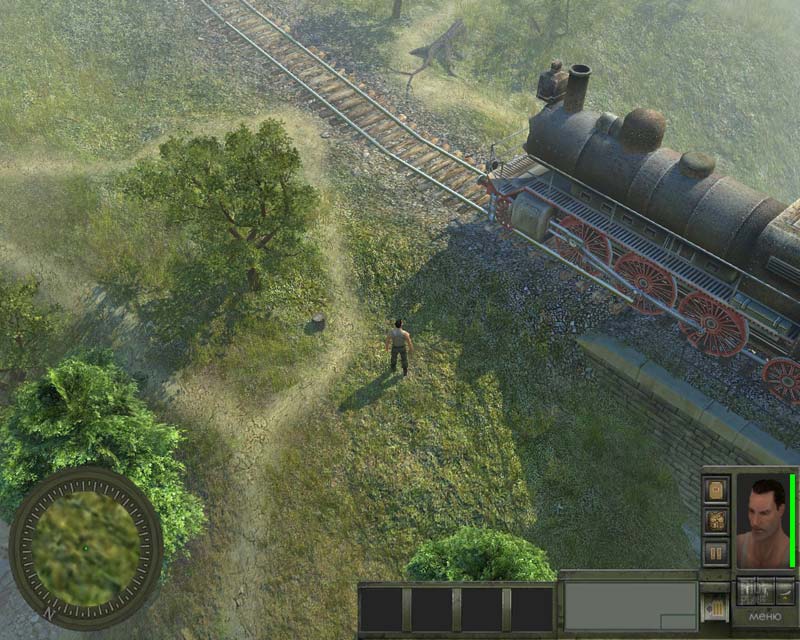
Task: Open the backpack inventory button
Action: tap(716, 489)
